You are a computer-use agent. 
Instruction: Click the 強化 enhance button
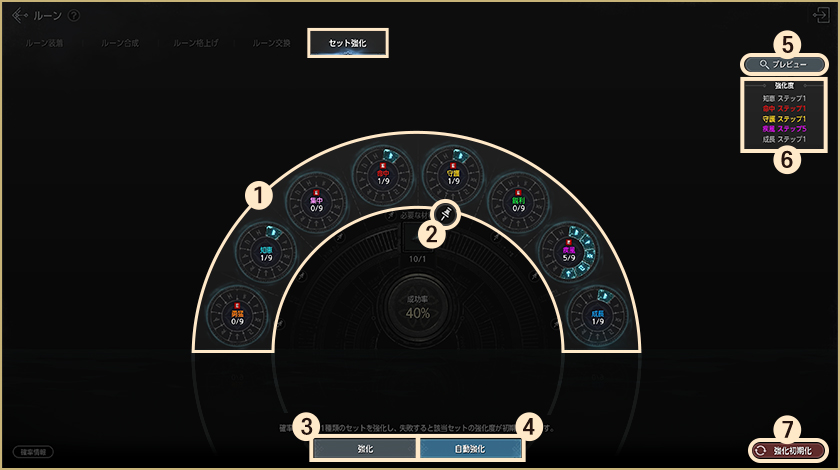(x=364, y=449)
